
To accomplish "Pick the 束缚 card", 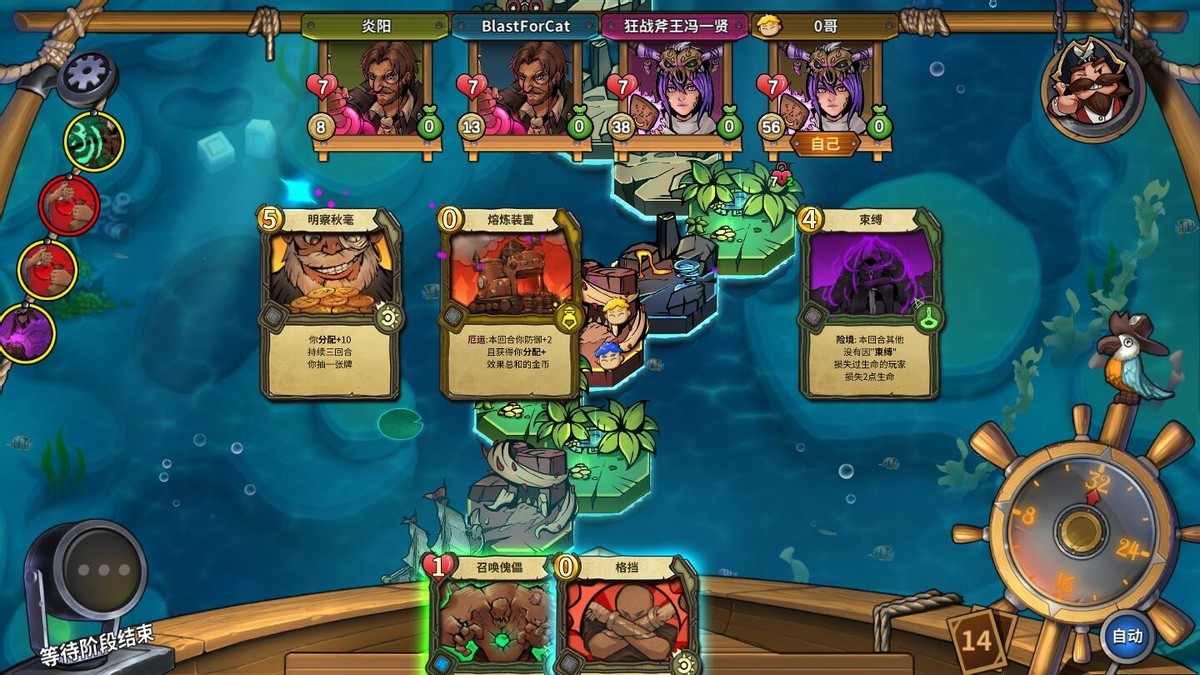I will click(869, 302).
